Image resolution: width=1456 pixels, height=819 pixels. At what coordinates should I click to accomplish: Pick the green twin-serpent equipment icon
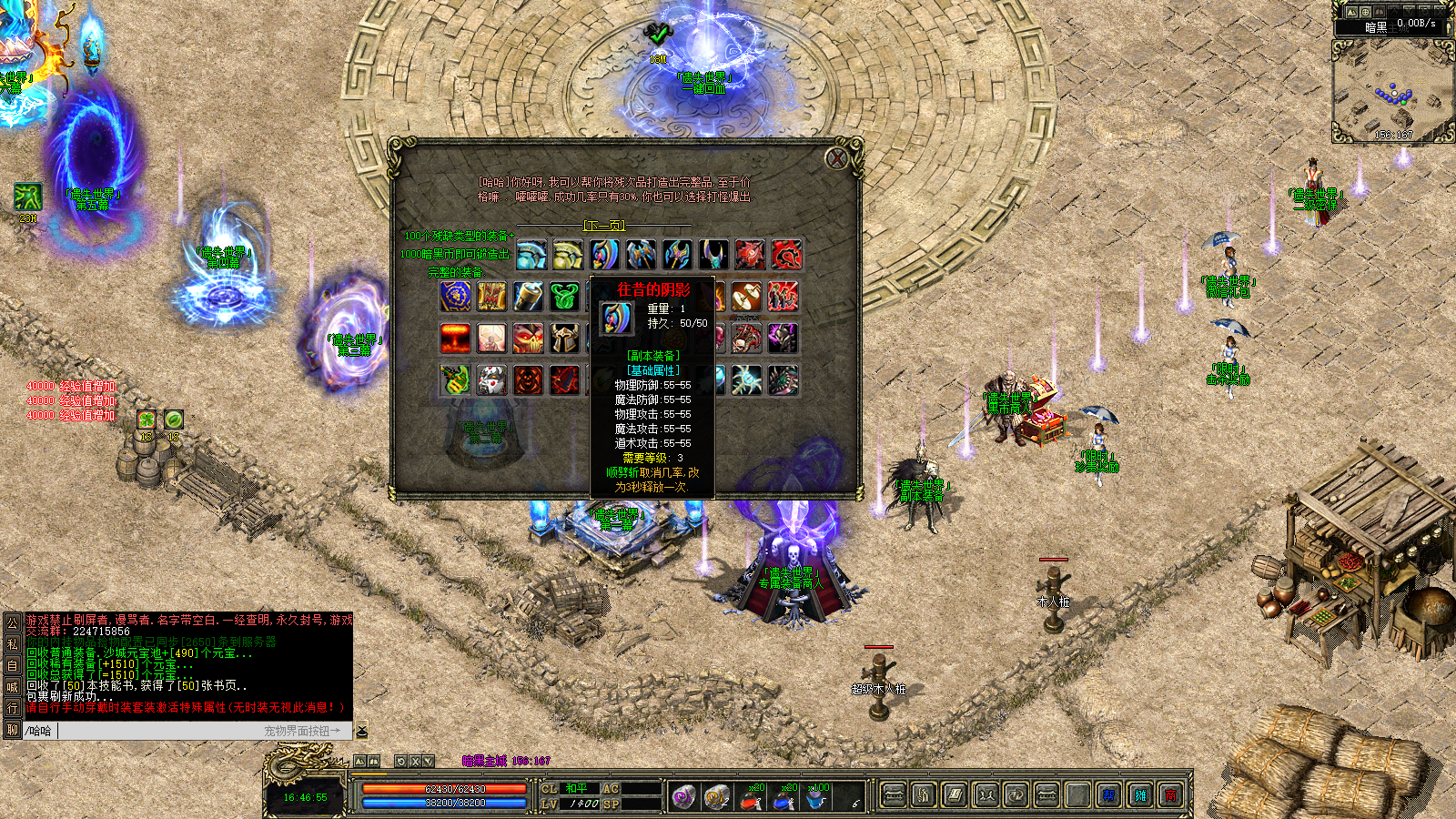coord(564,296)
